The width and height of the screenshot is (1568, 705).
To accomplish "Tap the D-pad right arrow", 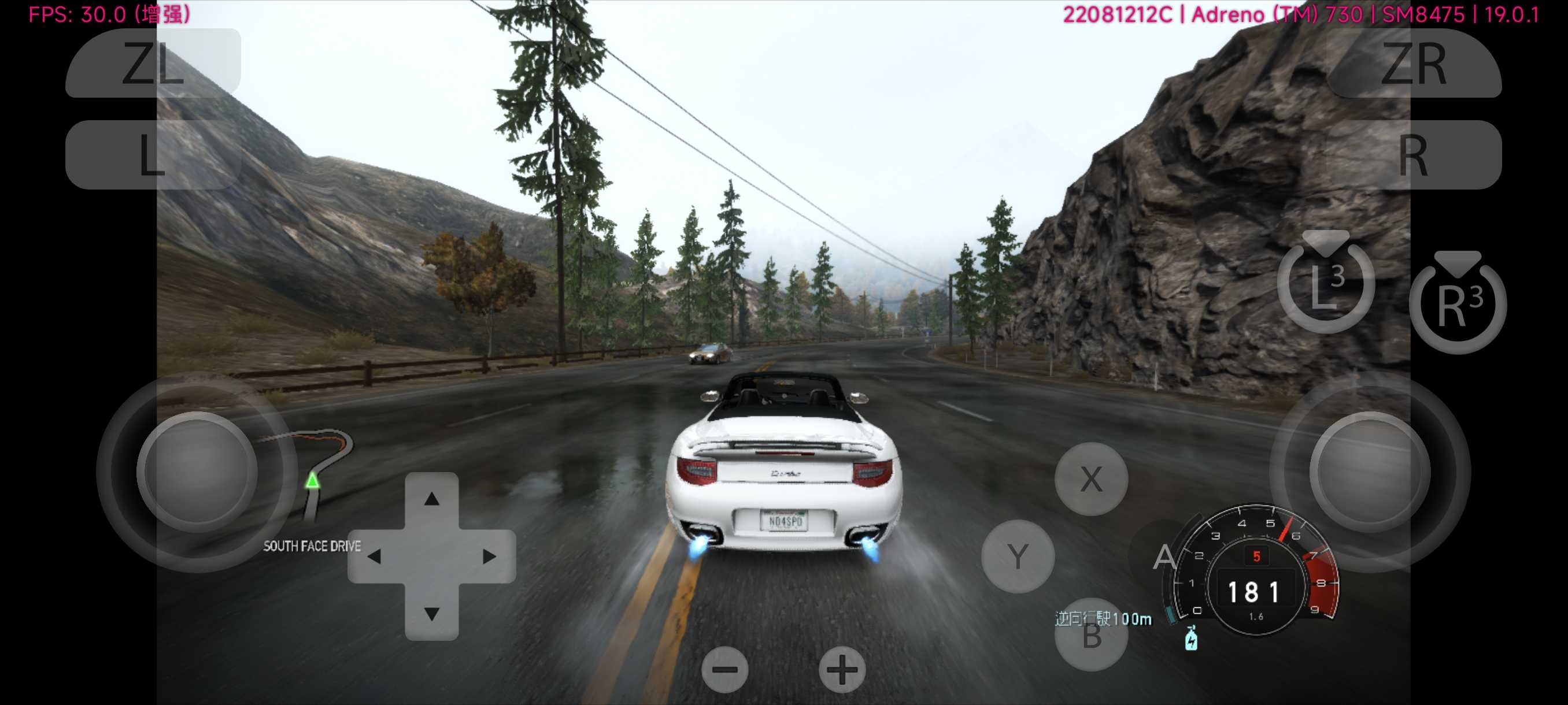I will tap(489, 556).
